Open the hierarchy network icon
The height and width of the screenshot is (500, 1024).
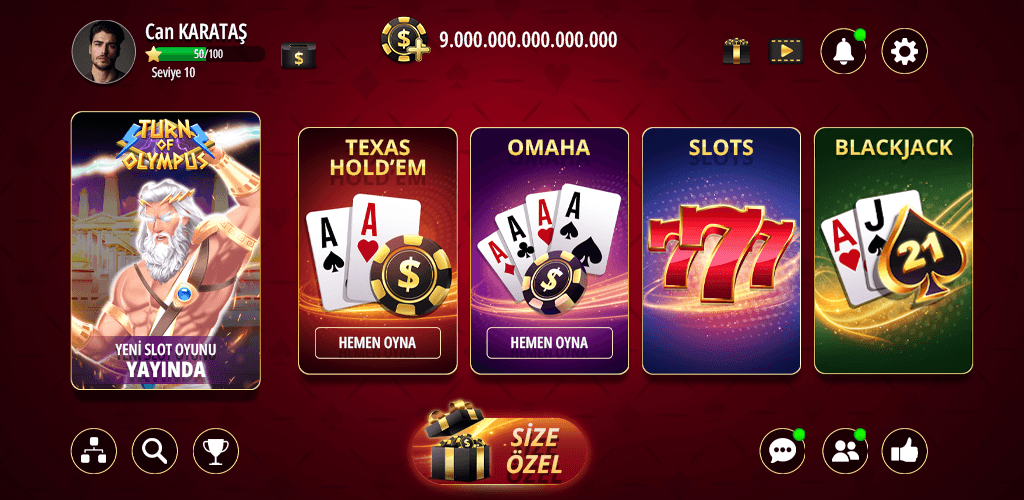coord(94,451)
